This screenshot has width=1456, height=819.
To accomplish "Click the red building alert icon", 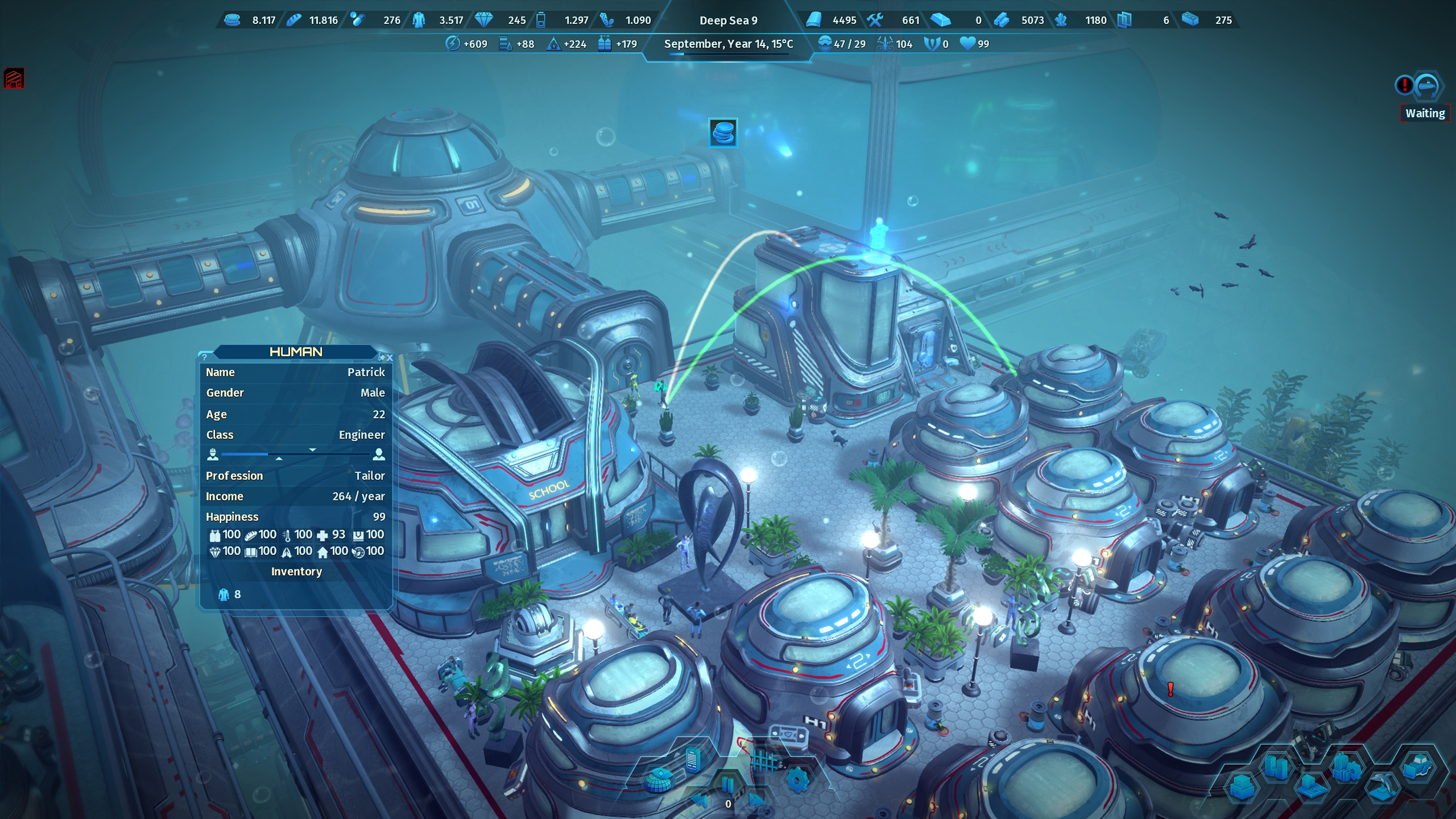I will click(x=14, y=78).
